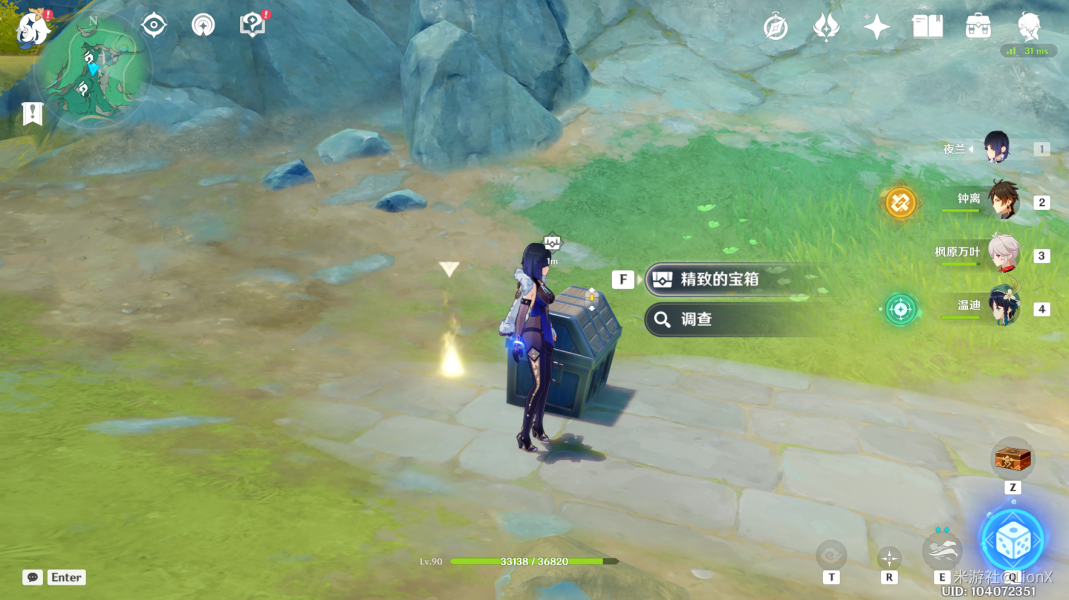Open the Paimon menu icon
Viewport: 1069px width, 600px height.
coord(33,30)
